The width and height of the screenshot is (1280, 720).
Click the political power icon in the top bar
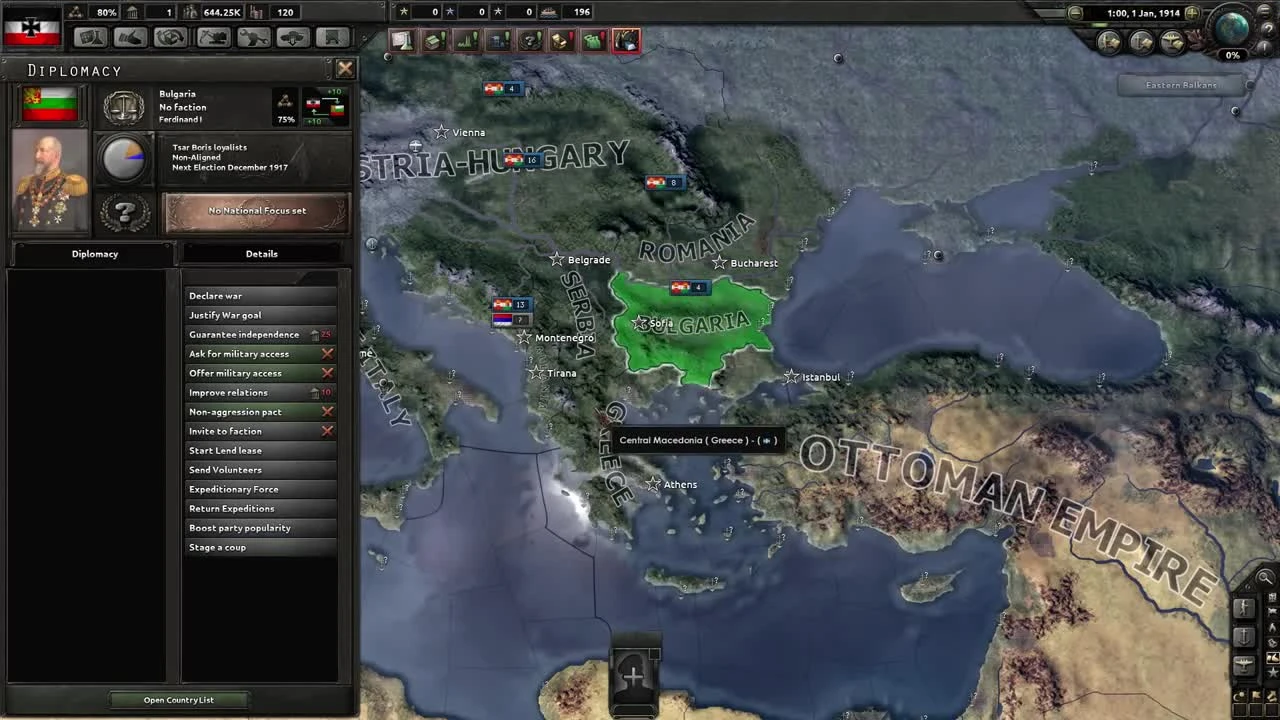click(x=133, y=12)
